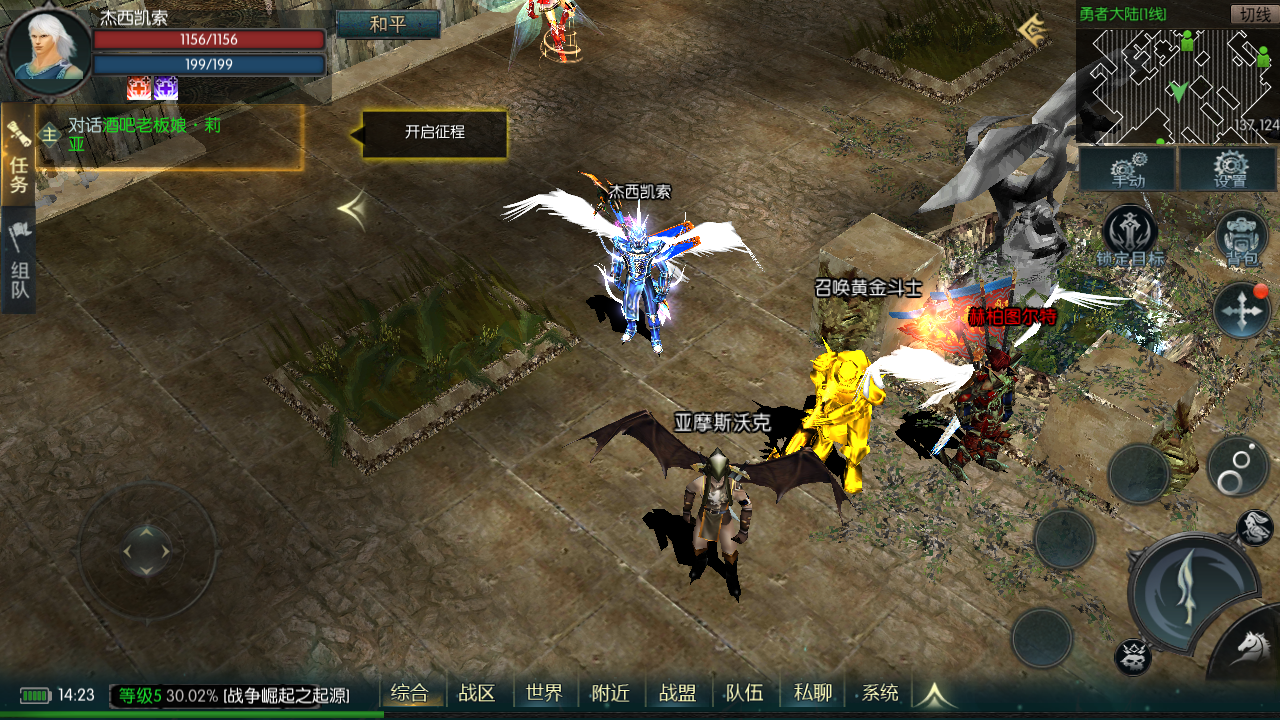Screen dimensions: 1280x720
Task: Tap the bubbles skill button
Action: tap(1236, 466)
